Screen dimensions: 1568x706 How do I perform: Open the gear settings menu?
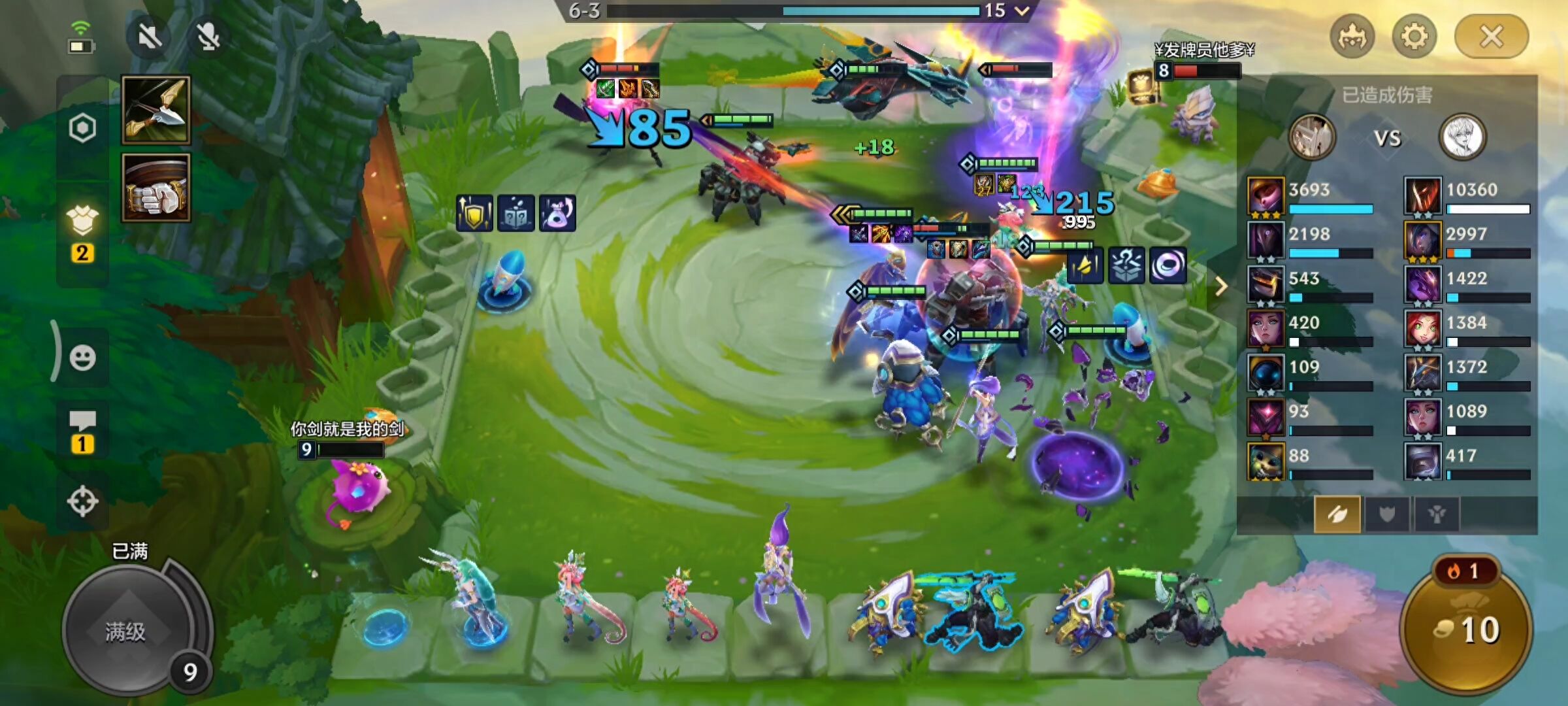(x=1414, y=37)
